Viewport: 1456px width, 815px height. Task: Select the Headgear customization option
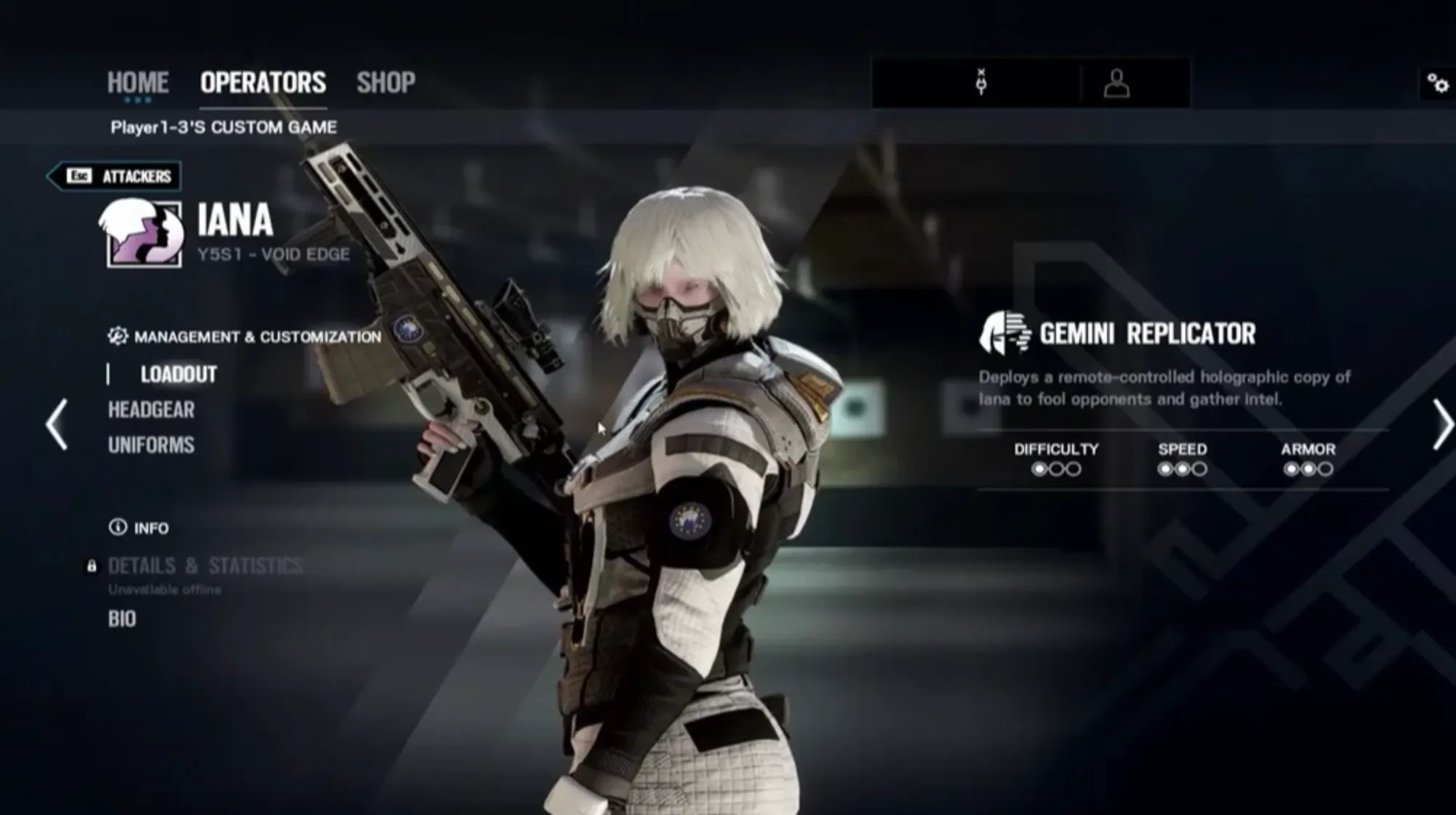pos(151,410)
